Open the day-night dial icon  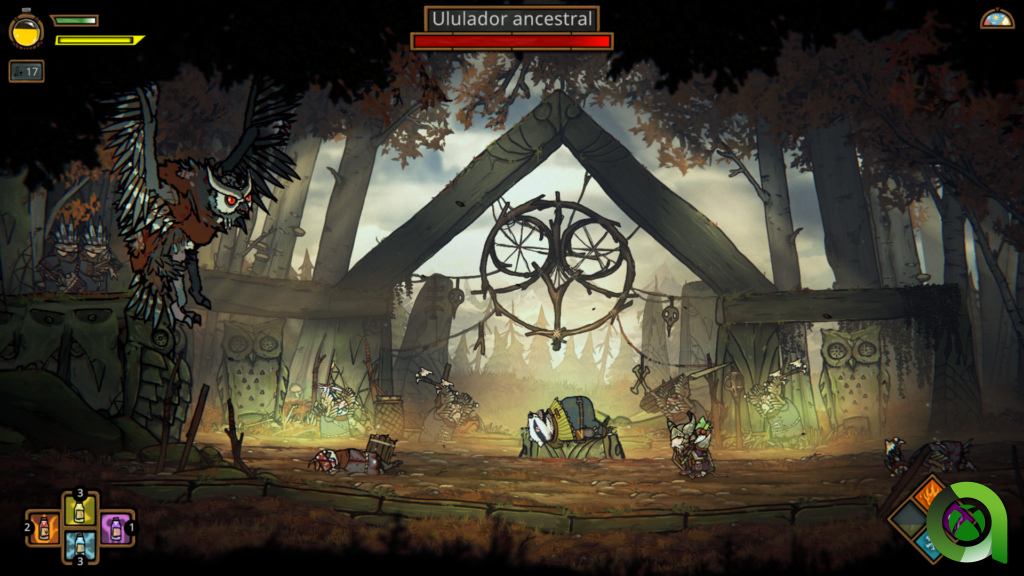click(996, 18)
